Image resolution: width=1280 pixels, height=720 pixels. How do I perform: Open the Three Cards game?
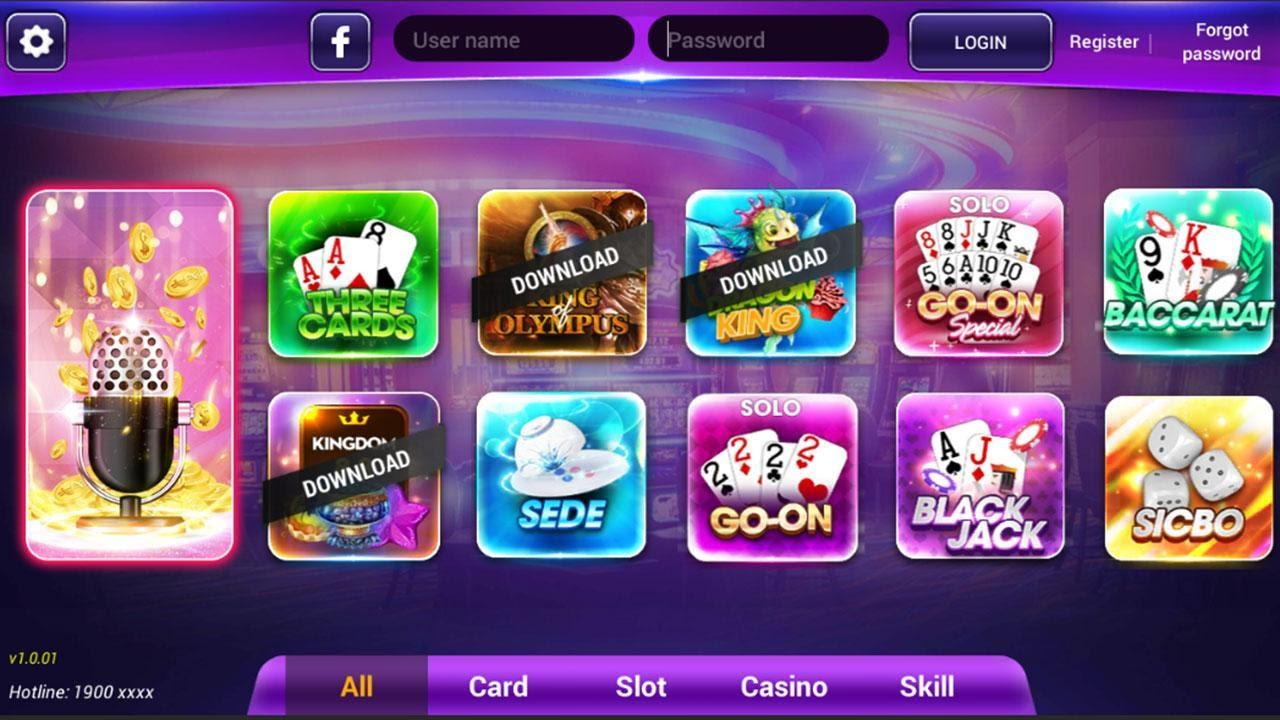tap(352, 275)
